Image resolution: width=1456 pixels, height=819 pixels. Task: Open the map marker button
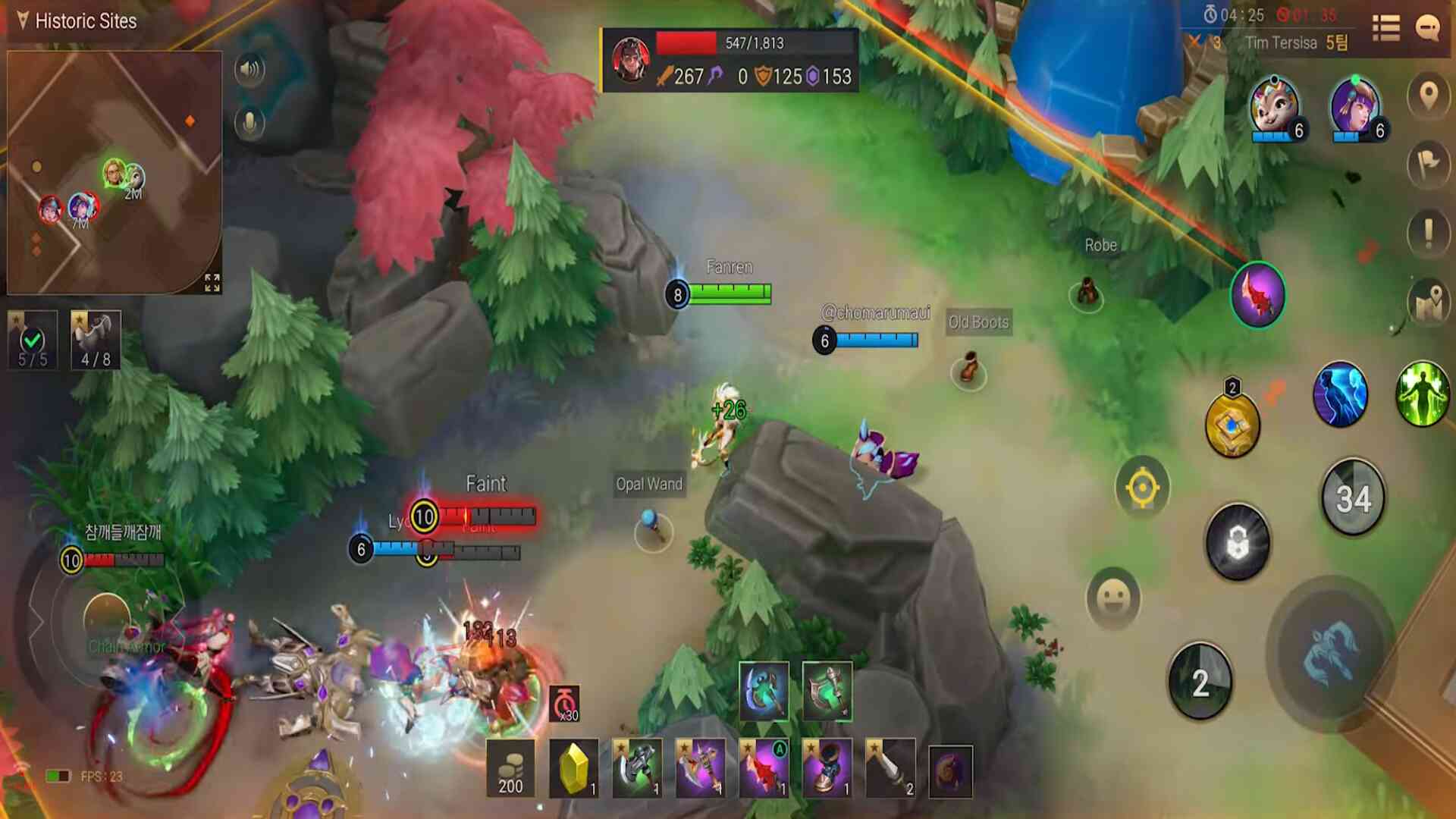click(x=1429, y=301)
